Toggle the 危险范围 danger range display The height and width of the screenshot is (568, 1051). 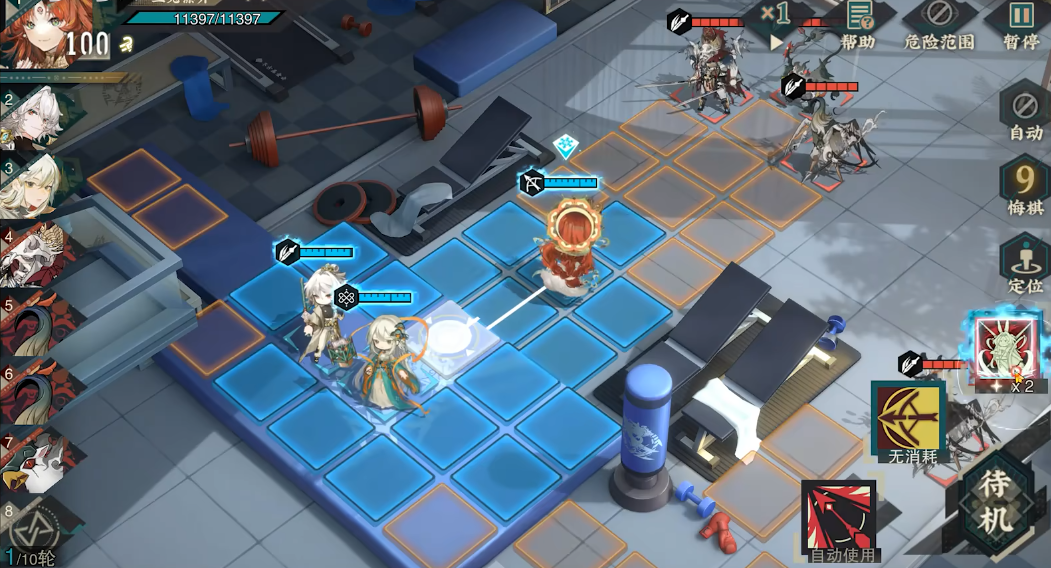[938, 24]
